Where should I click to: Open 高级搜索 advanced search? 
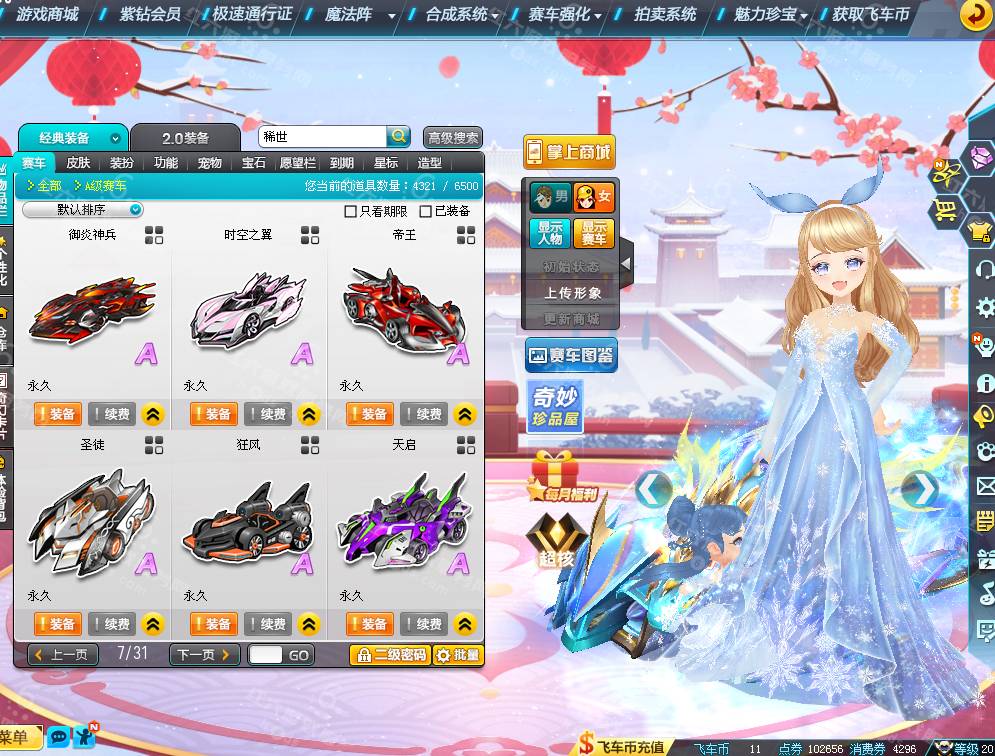(x=453, y=138)
